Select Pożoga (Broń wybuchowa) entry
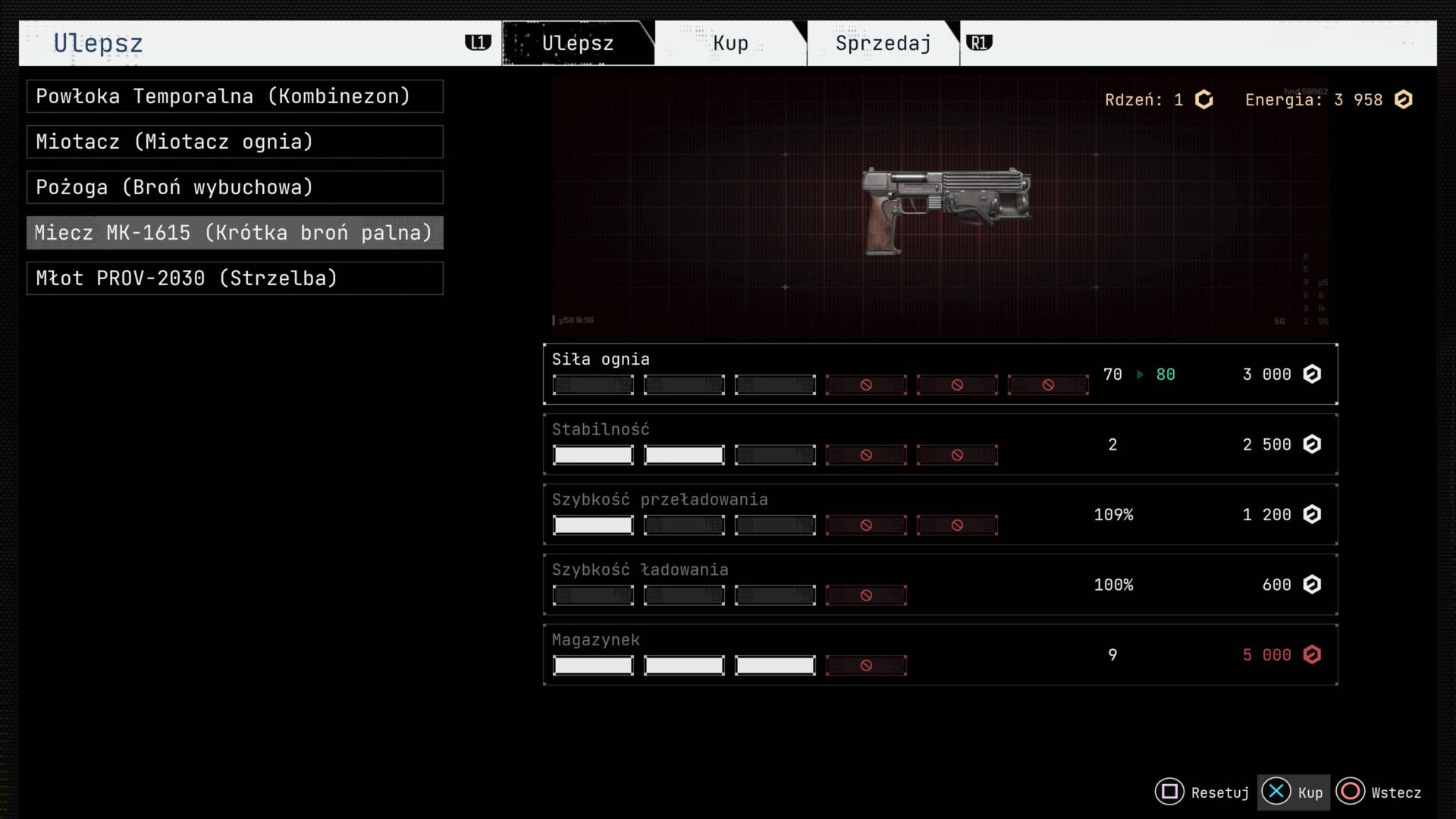1456x819 pixels. pyautogui.click(x=235, y=187)
